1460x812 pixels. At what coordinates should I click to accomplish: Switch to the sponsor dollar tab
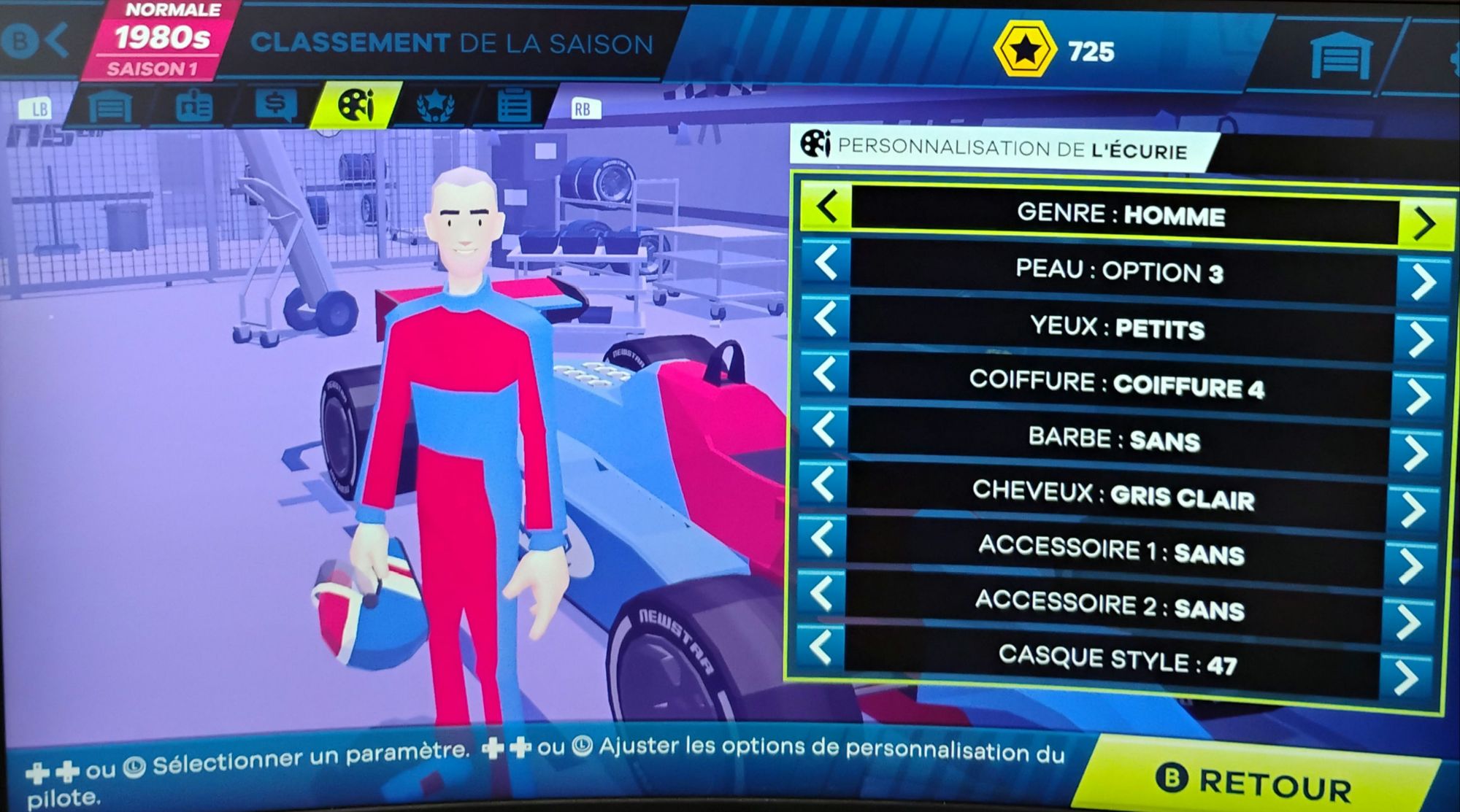point(275,106)
